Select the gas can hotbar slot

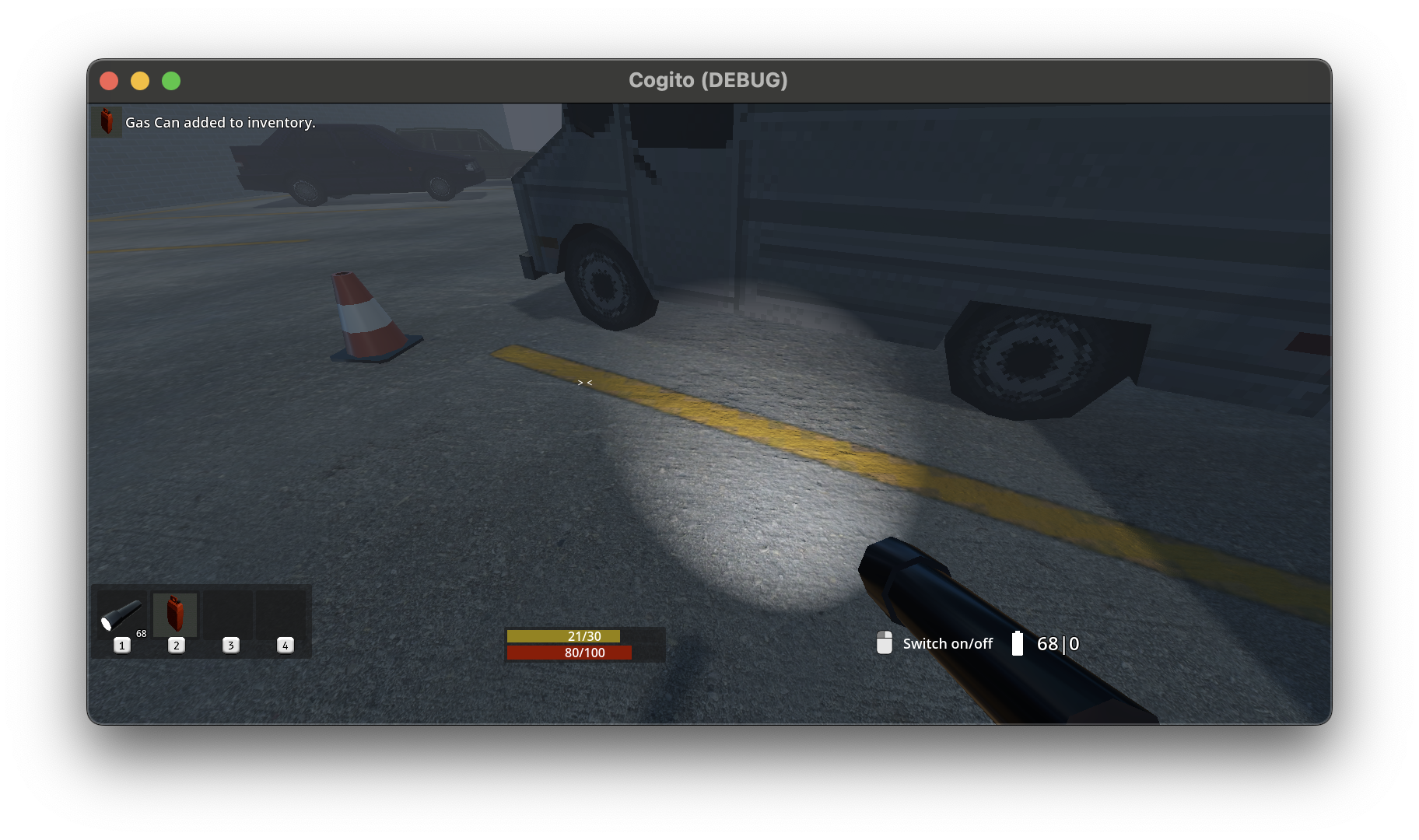175,614
